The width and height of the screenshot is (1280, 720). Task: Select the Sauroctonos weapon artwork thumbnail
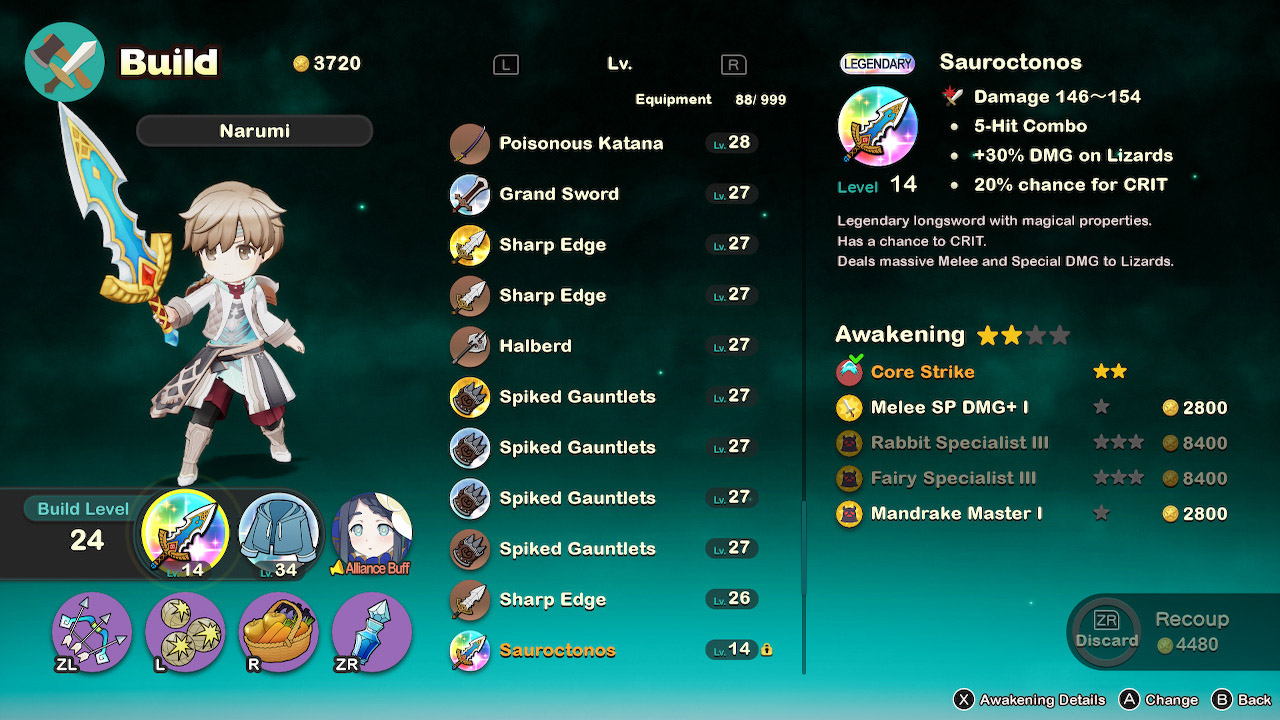pyautogui.click(x=877, y=125)
